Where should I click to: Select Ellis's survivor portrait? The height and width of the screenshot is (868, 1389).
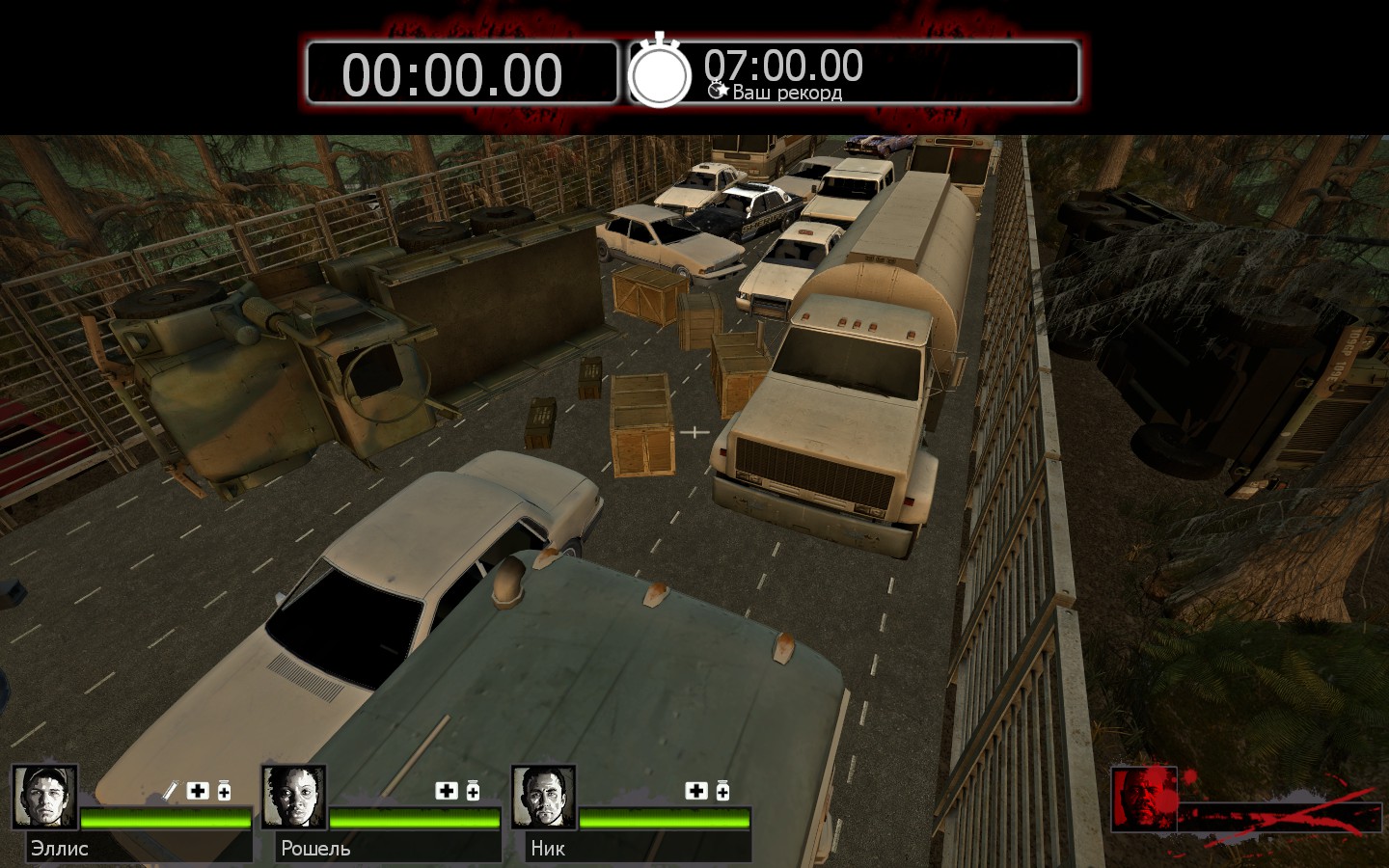[x=44, y=798]
